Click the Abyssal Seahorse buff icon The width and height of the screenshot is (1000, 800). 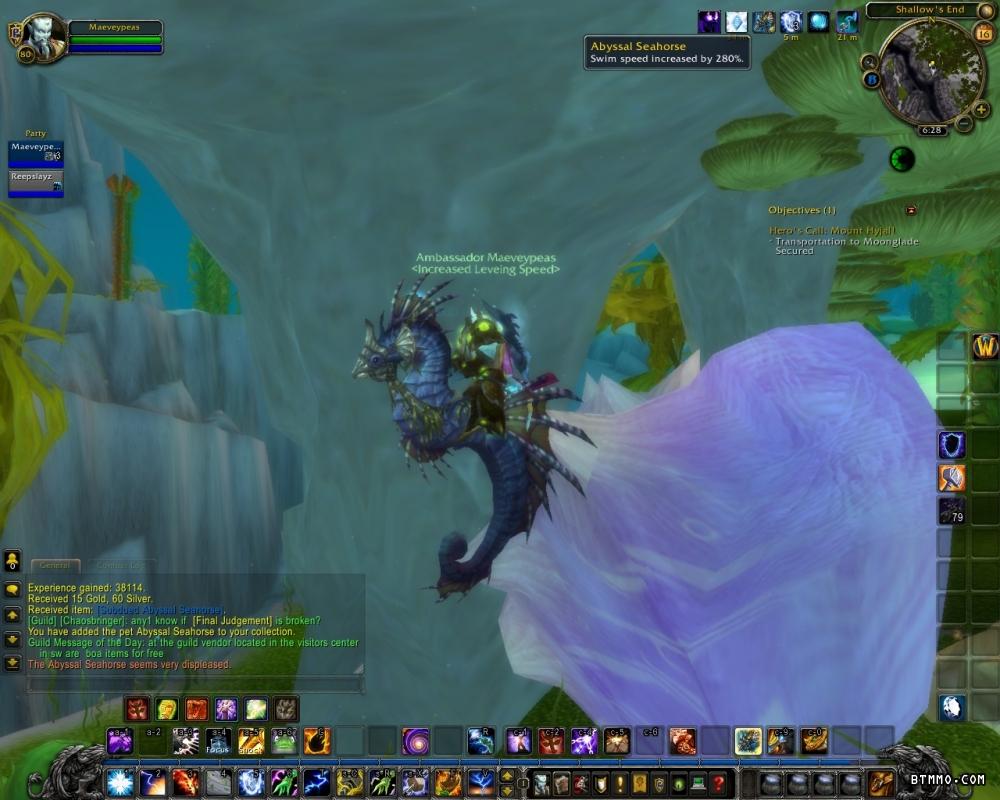(847, 22)
